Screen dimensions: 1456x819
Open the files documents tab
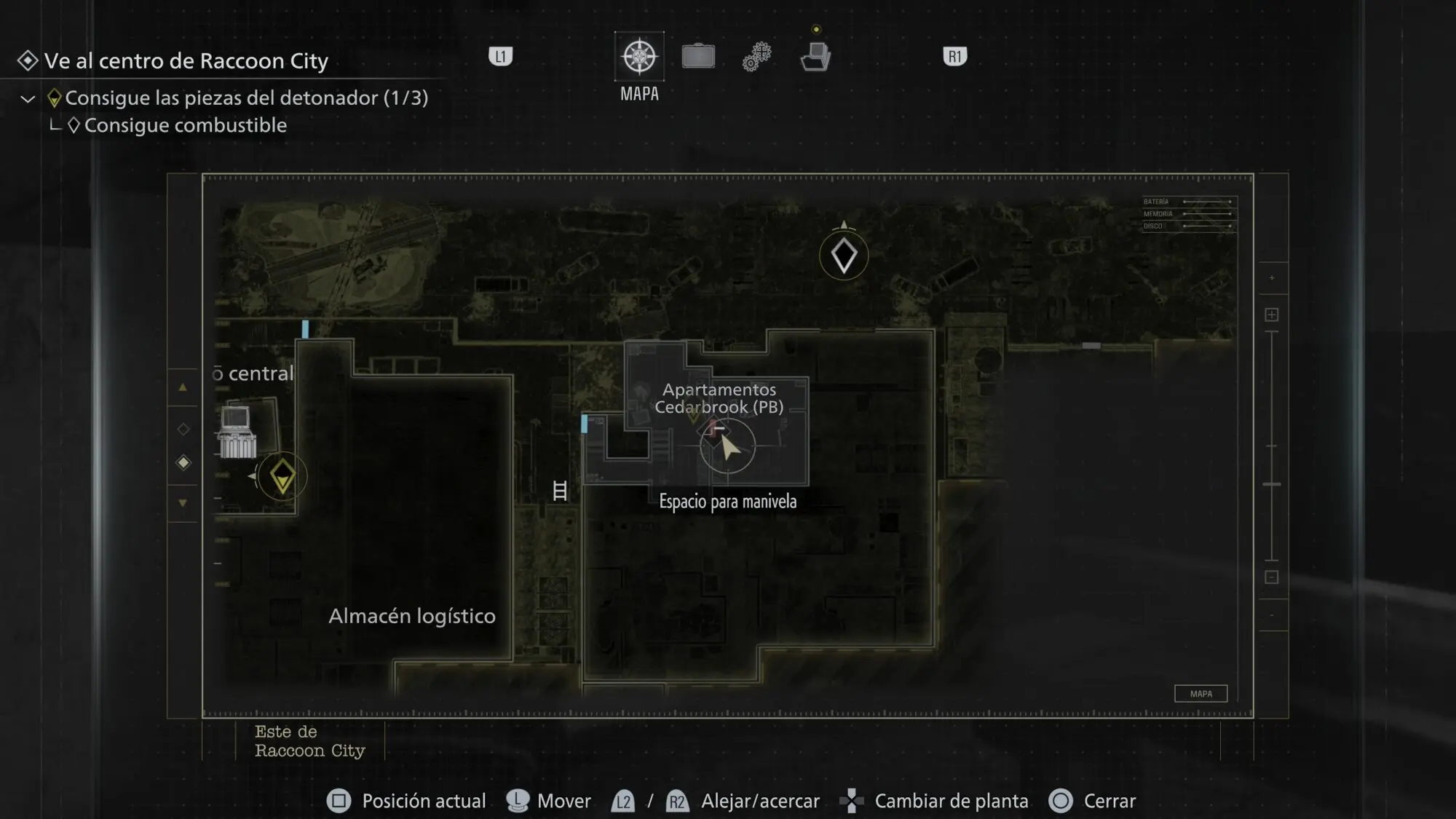tap(815, 57)
